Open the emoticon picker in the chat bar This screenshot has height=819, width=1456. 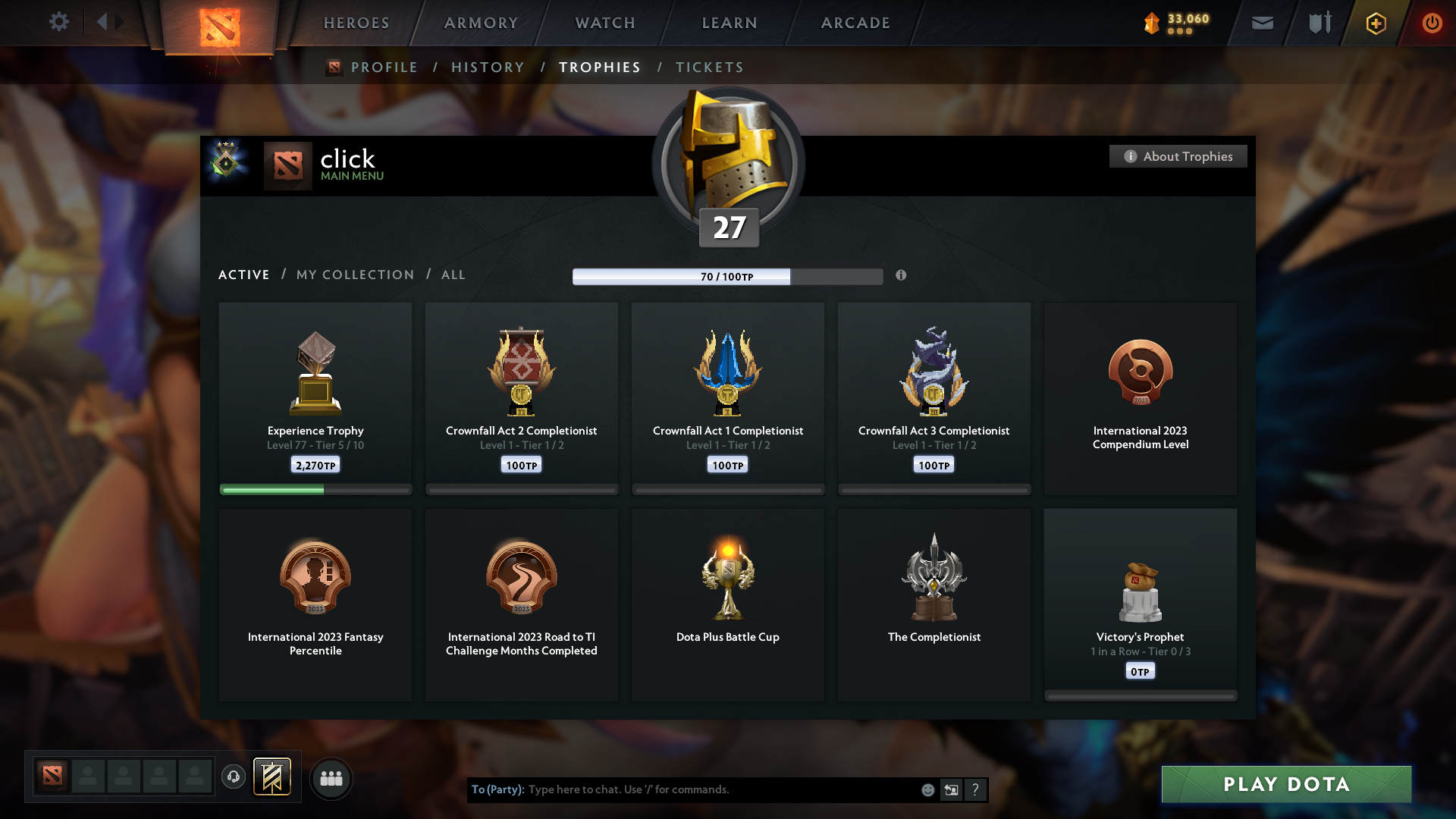coord(927,789)
